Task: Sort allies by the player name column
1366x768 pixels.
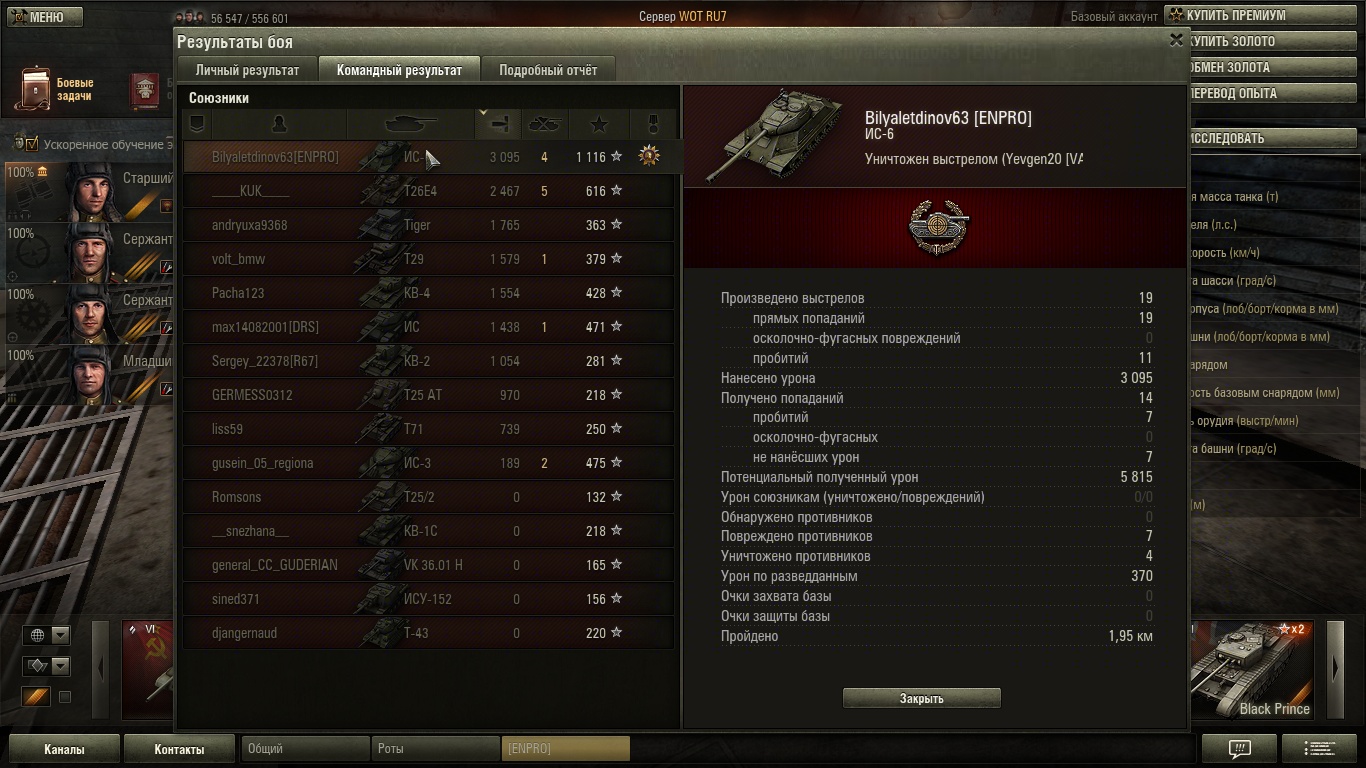Action: (279, 124)
